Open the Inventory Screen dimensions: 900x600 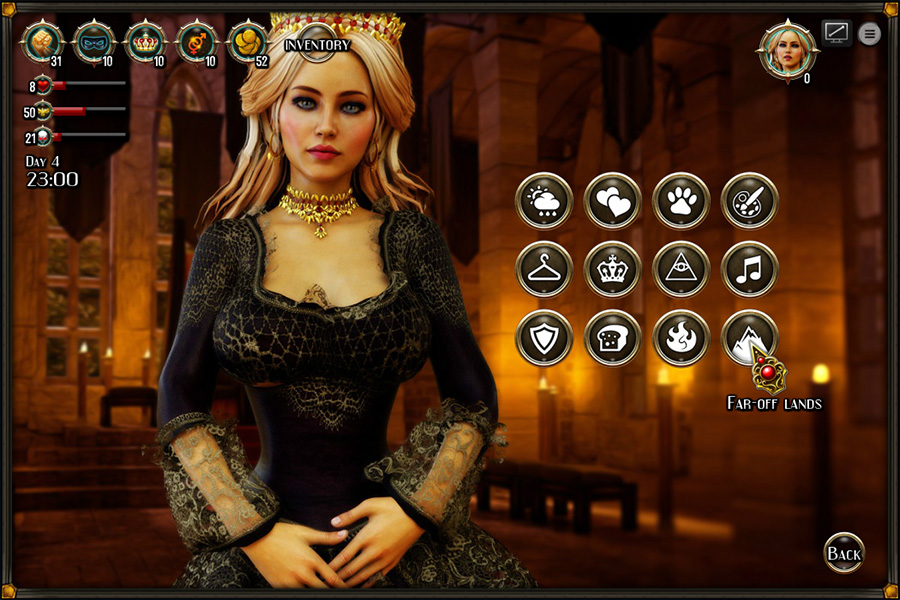click(317, 44)
